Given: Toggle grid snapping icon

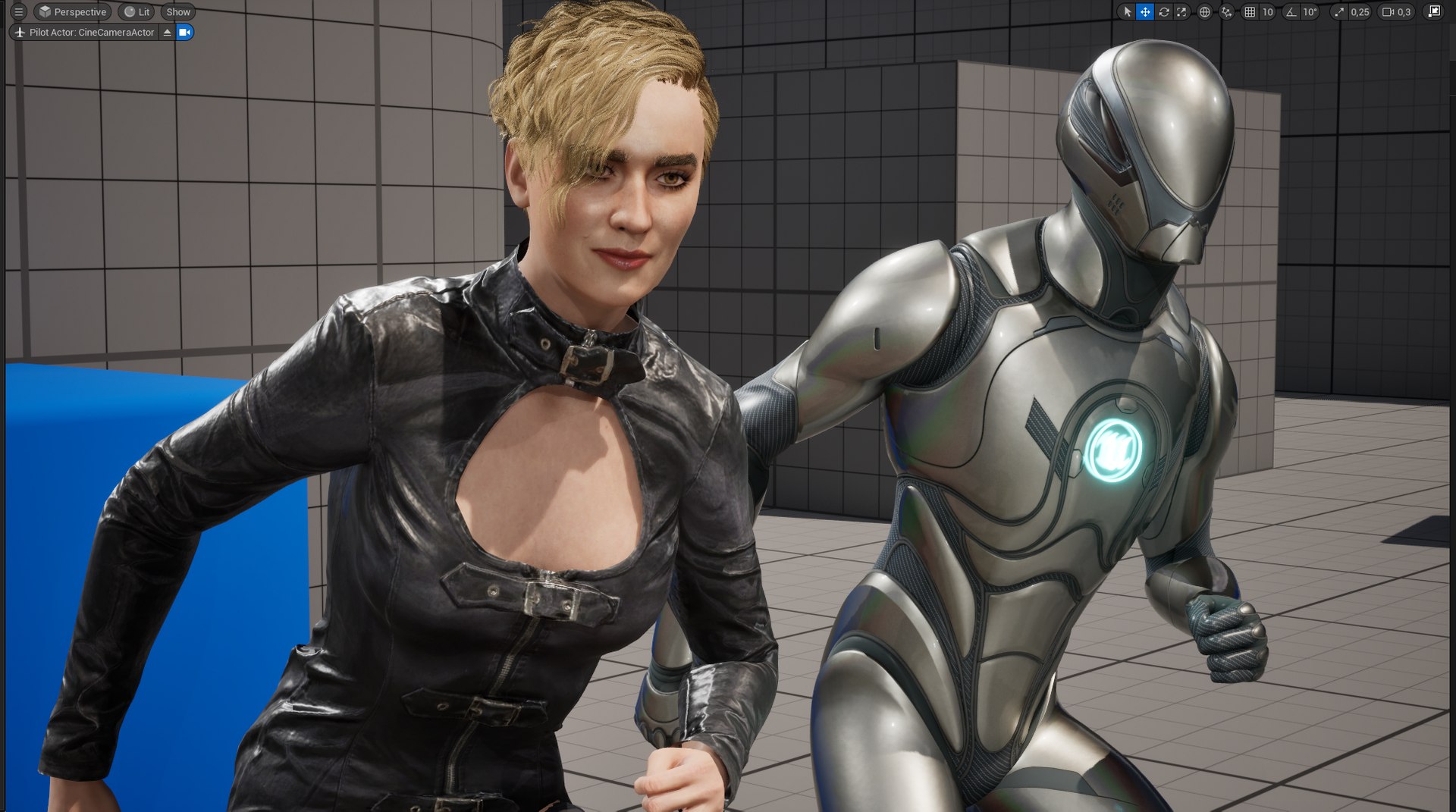Looking at the screenshot, I should [x=1250, y=12].
